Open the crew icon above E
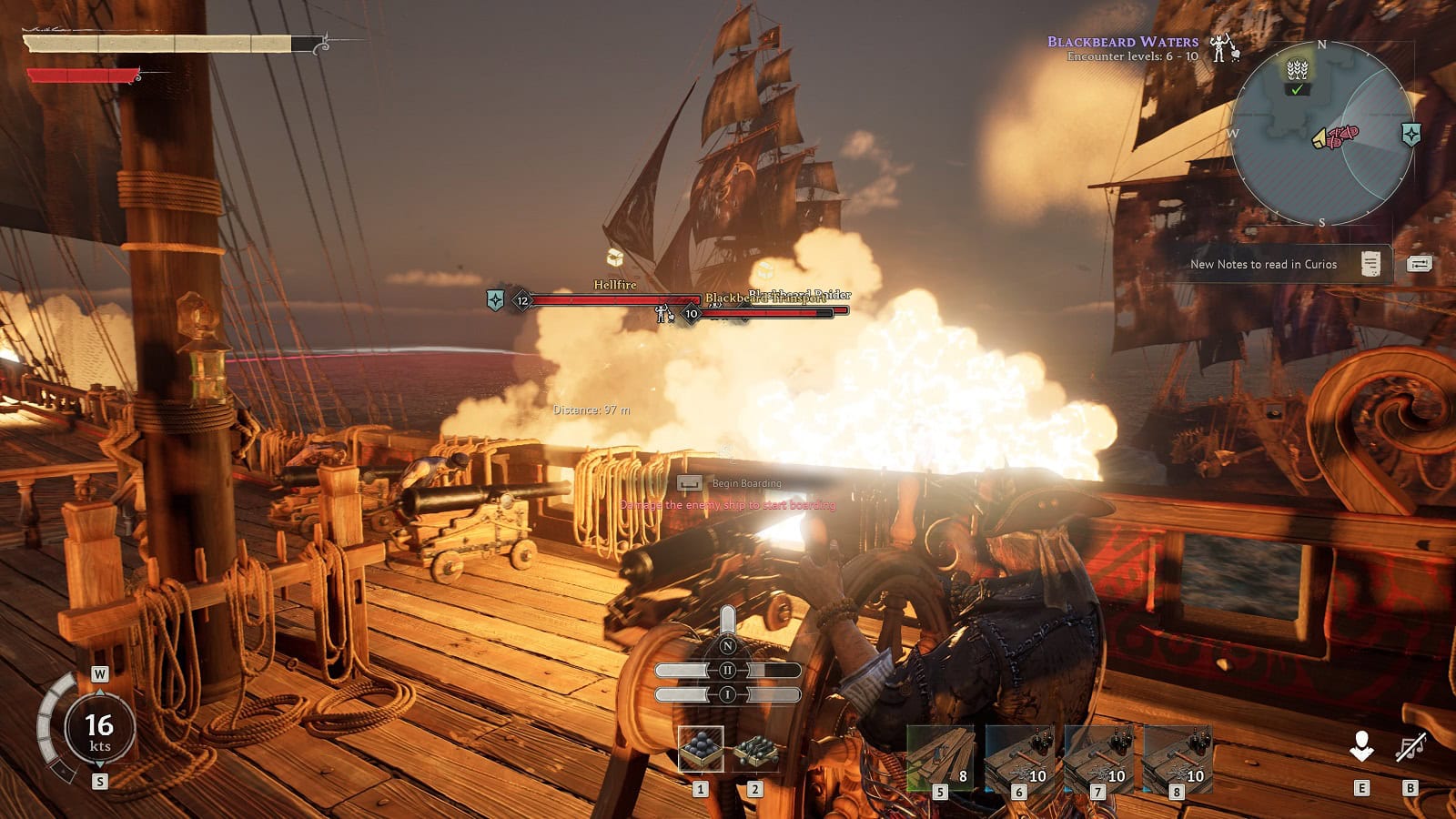Viewport: 1456px width, 819px height. tap(1361, 747)
